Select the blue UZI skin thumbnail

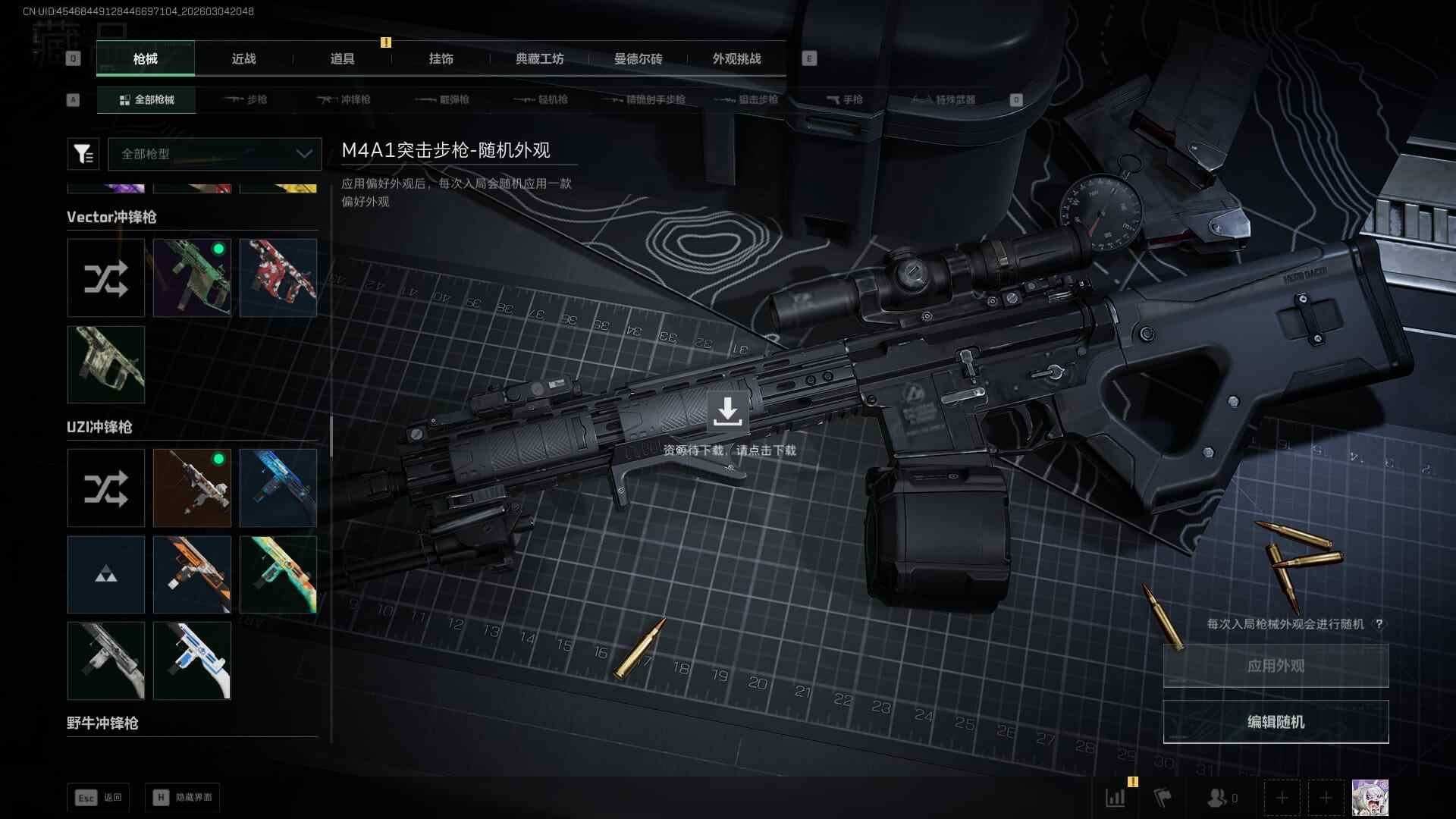tap(278, 488)
